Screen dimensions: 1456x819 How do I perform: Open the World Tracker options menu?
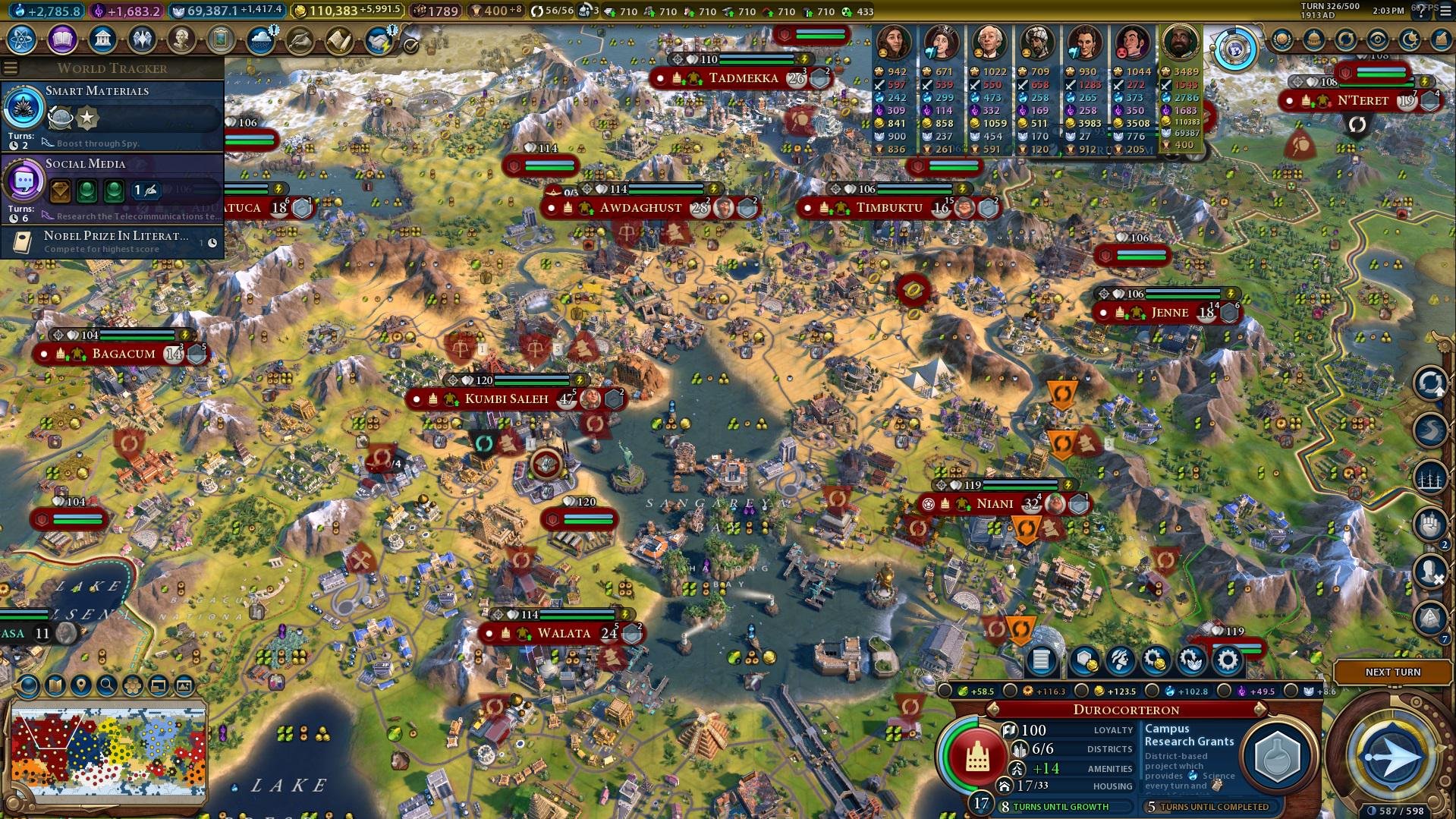click(11, 68)
